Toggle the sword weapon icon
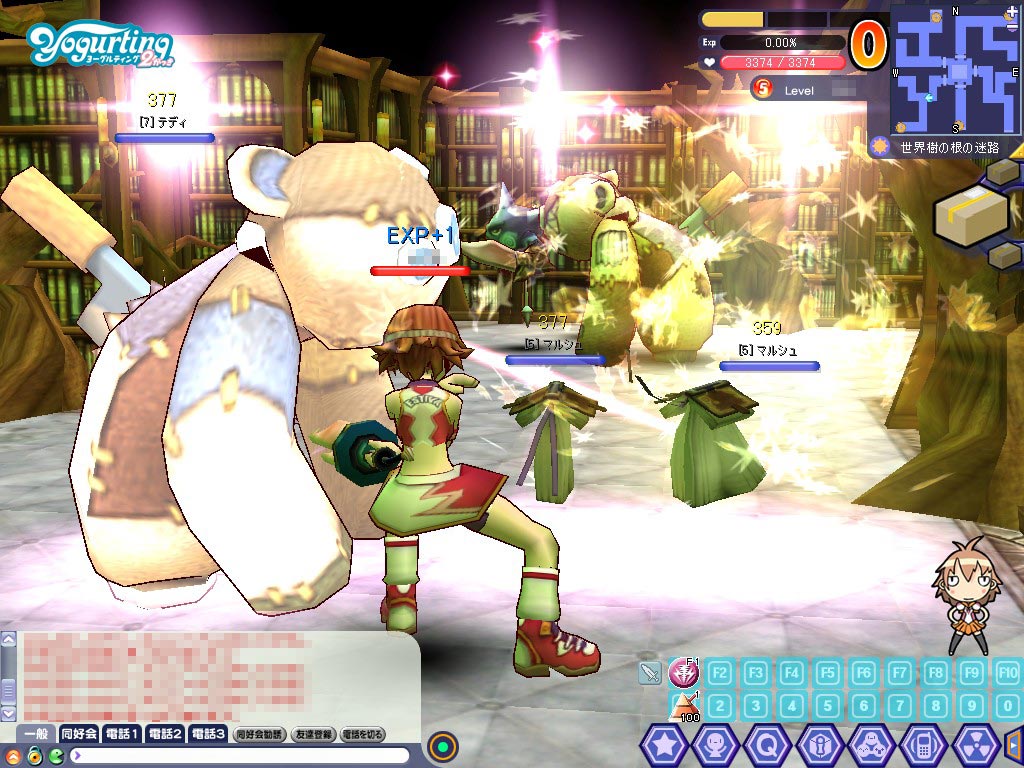1024x768 pixels. point(650,673)
